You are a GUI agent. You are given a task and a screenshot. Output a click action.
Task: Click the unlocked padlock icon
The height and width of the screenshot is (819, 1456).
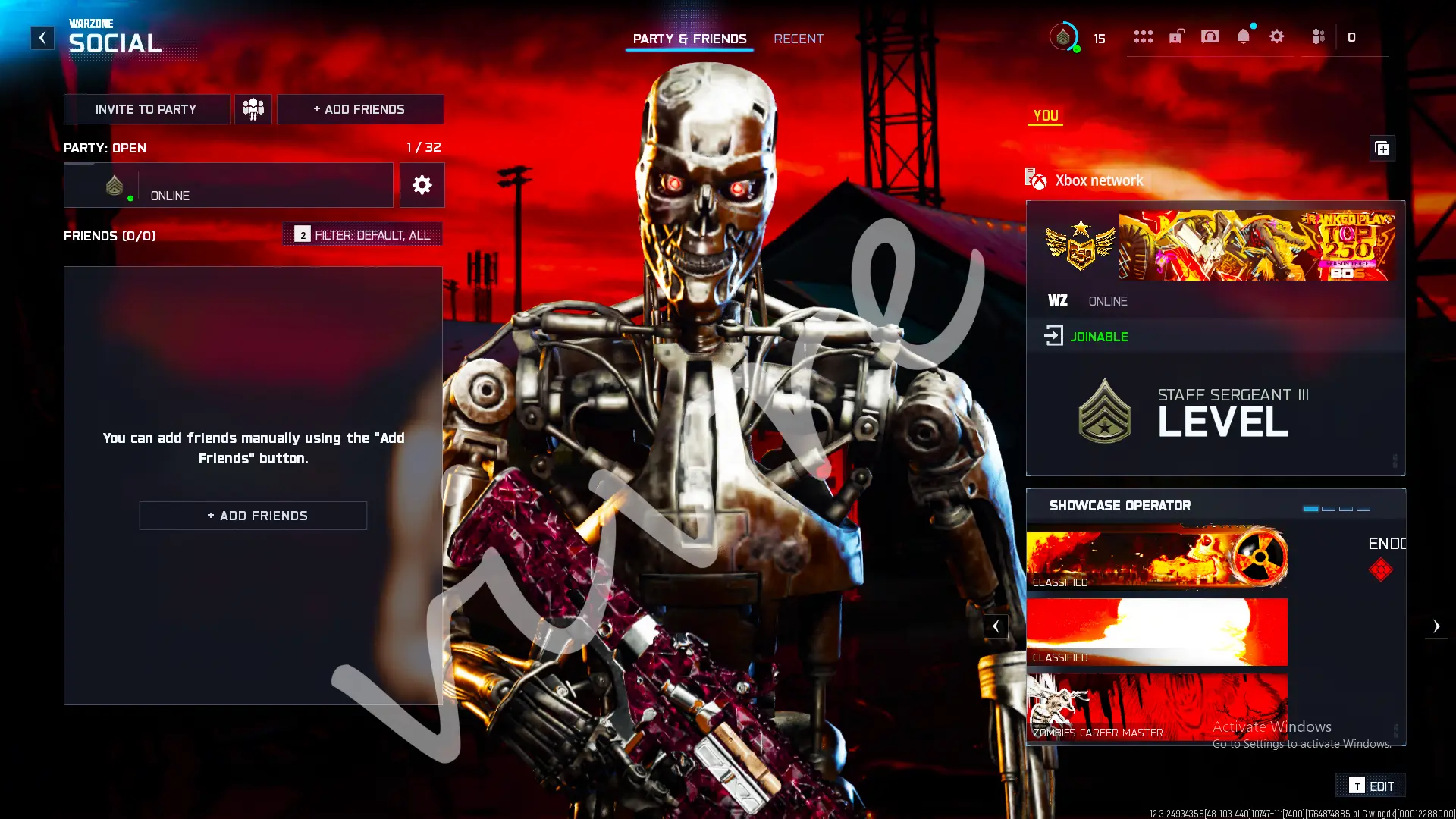pyautogui.click(x=1176, y=36)
